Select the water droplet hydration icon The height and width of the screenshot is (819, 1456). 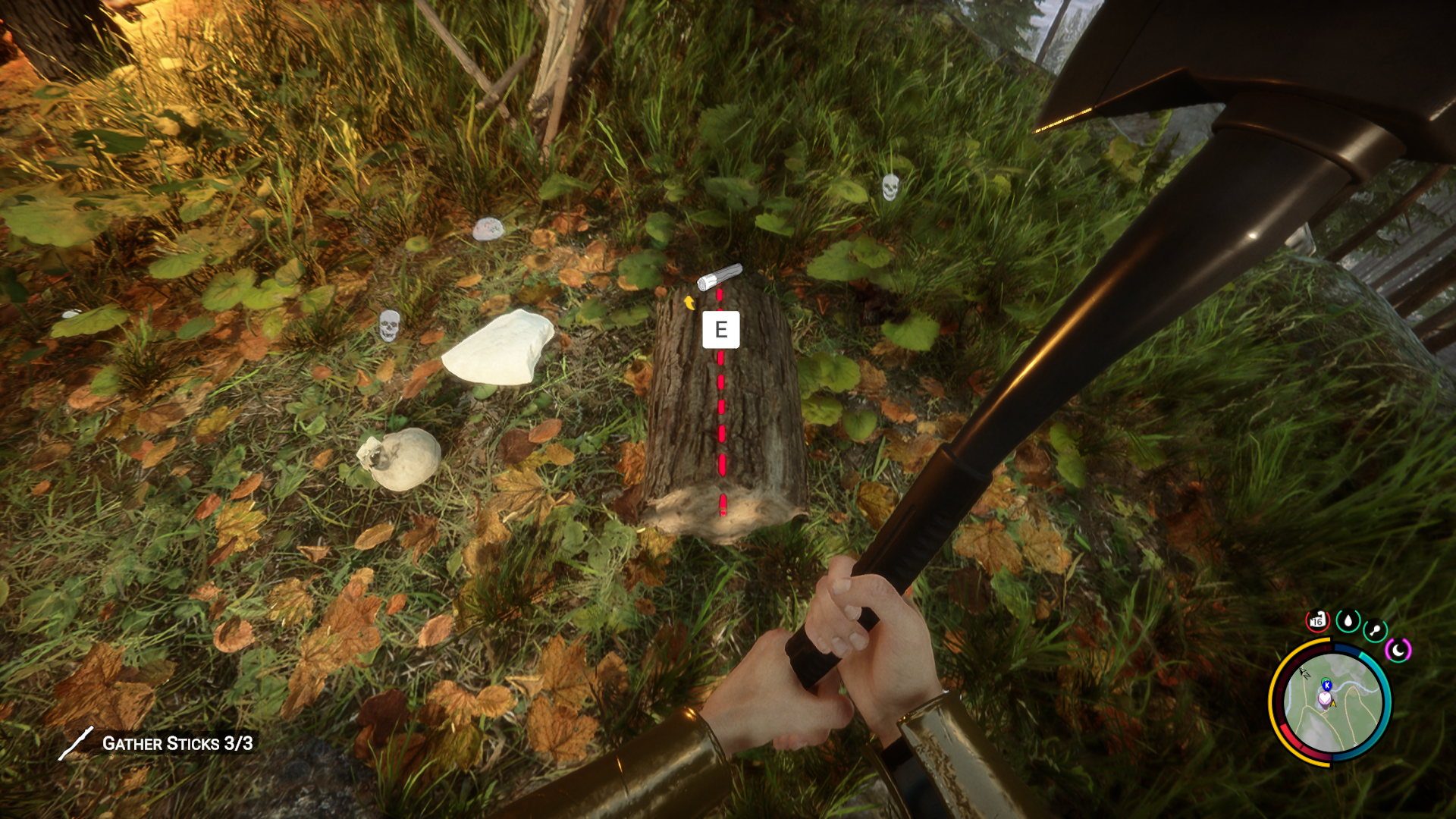1348,620
